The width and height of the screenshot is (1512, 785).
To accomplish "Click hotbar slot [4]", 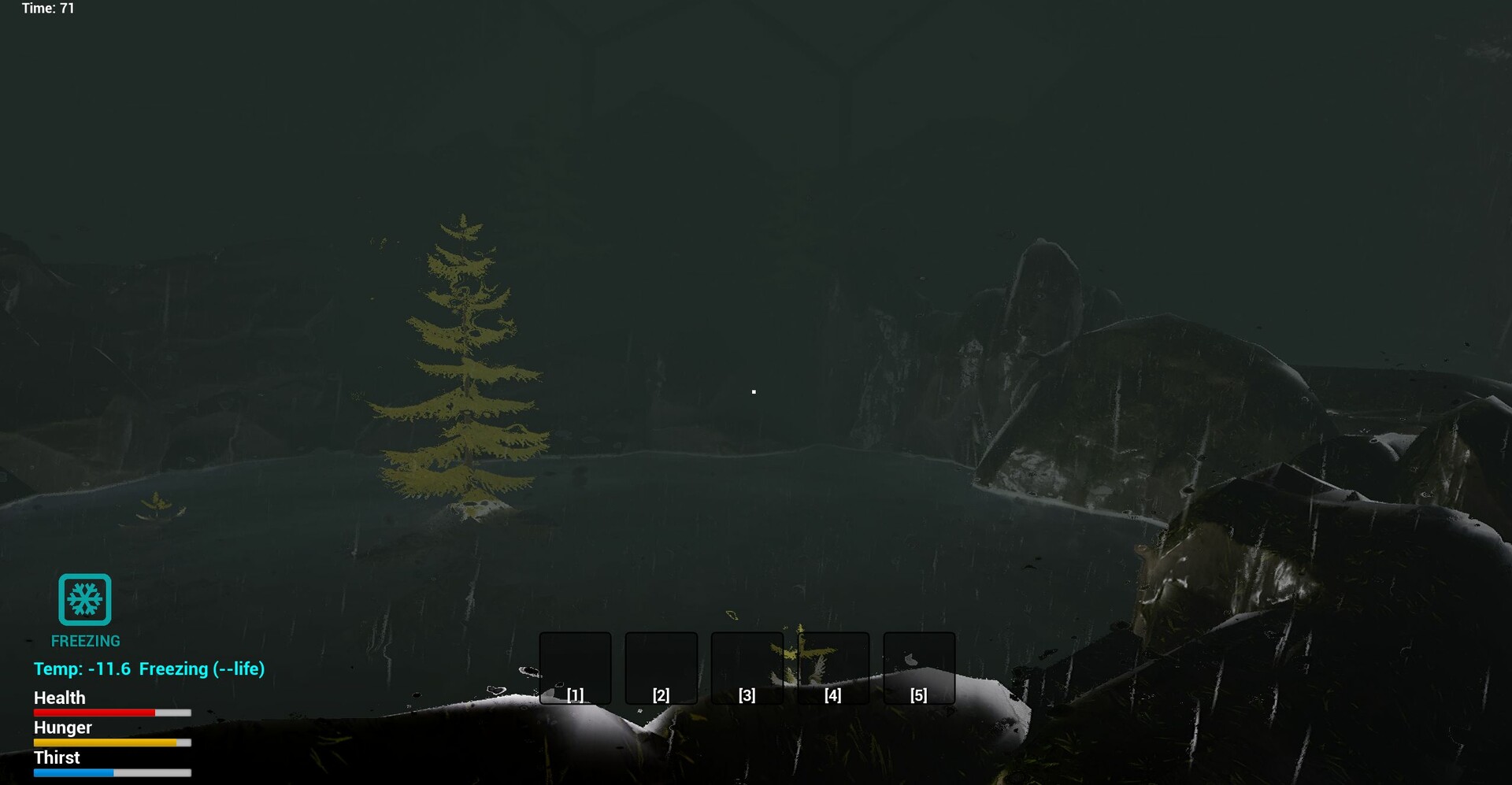I will click(832, 668).
